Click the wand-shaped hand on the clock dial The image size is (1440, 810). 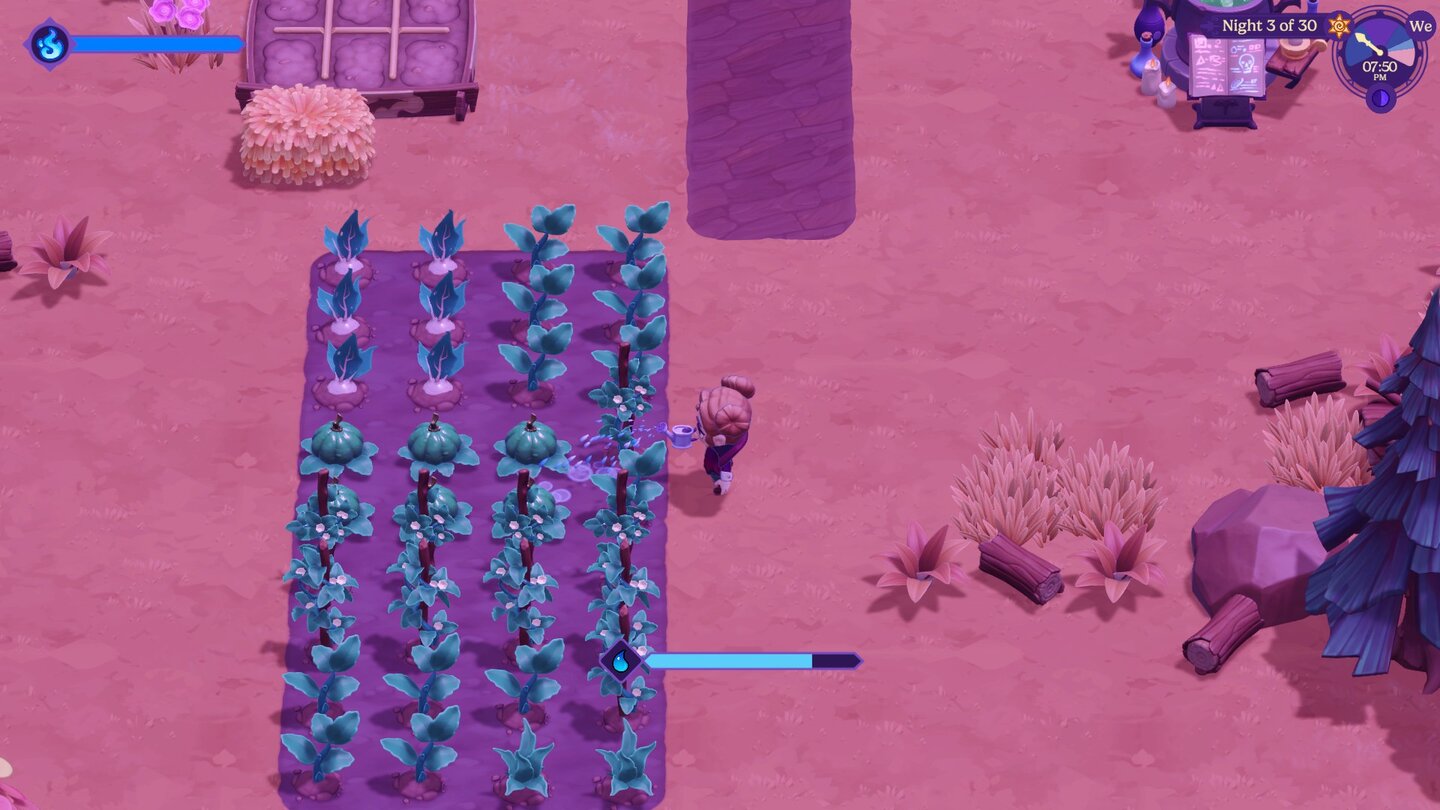(x=1370, y=44)
